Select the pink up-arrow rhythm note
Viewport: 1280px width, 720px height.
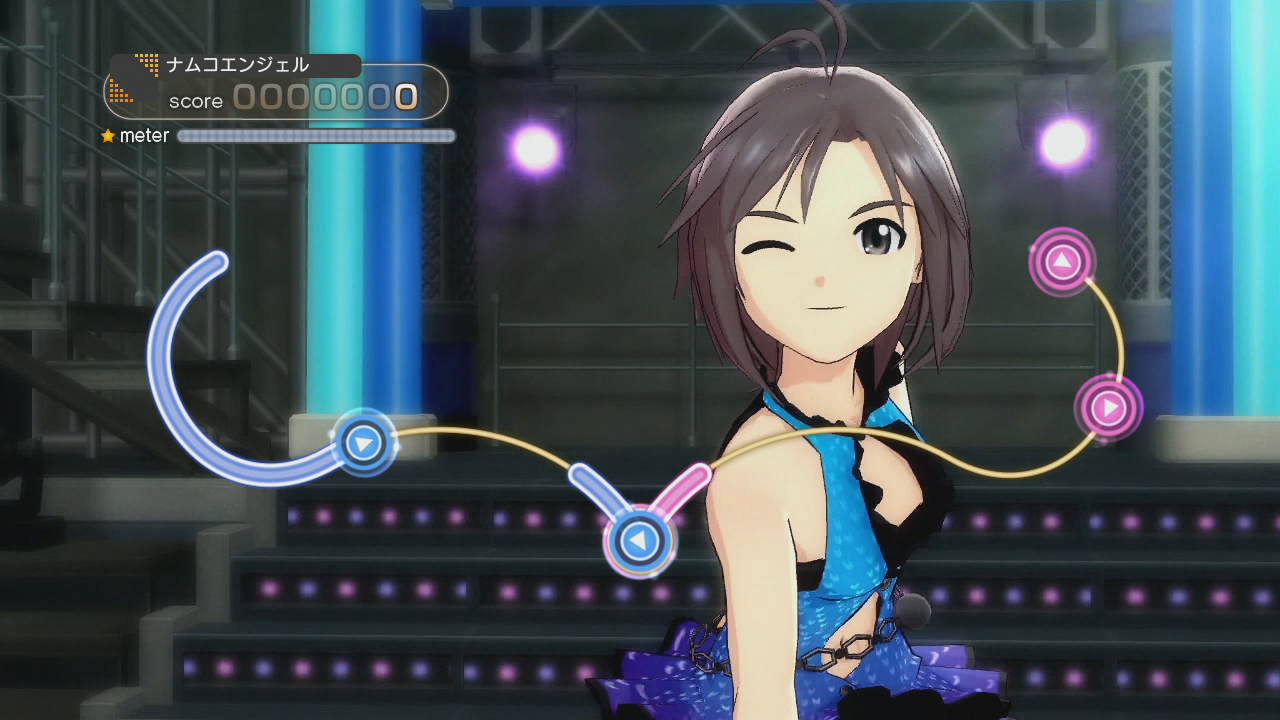click(x=1061, y=262)
